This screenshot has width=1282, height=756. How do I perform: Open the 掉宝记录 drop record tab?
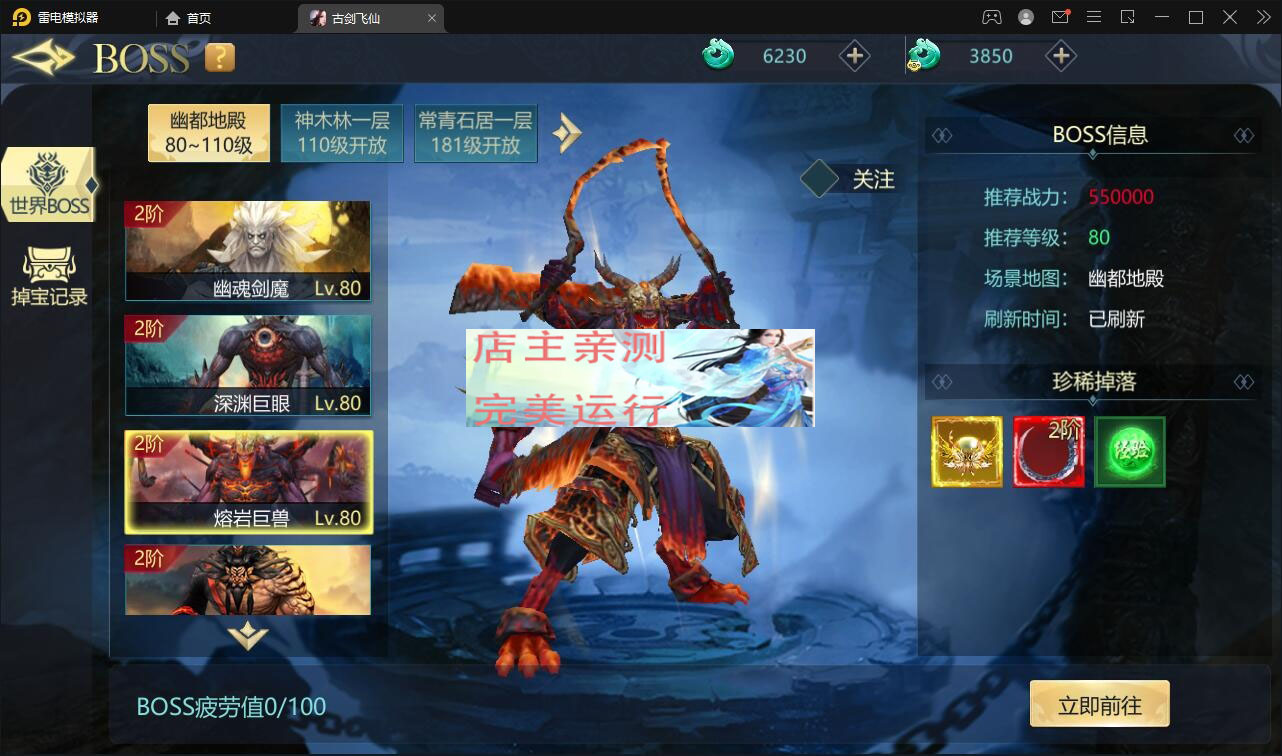49,277
